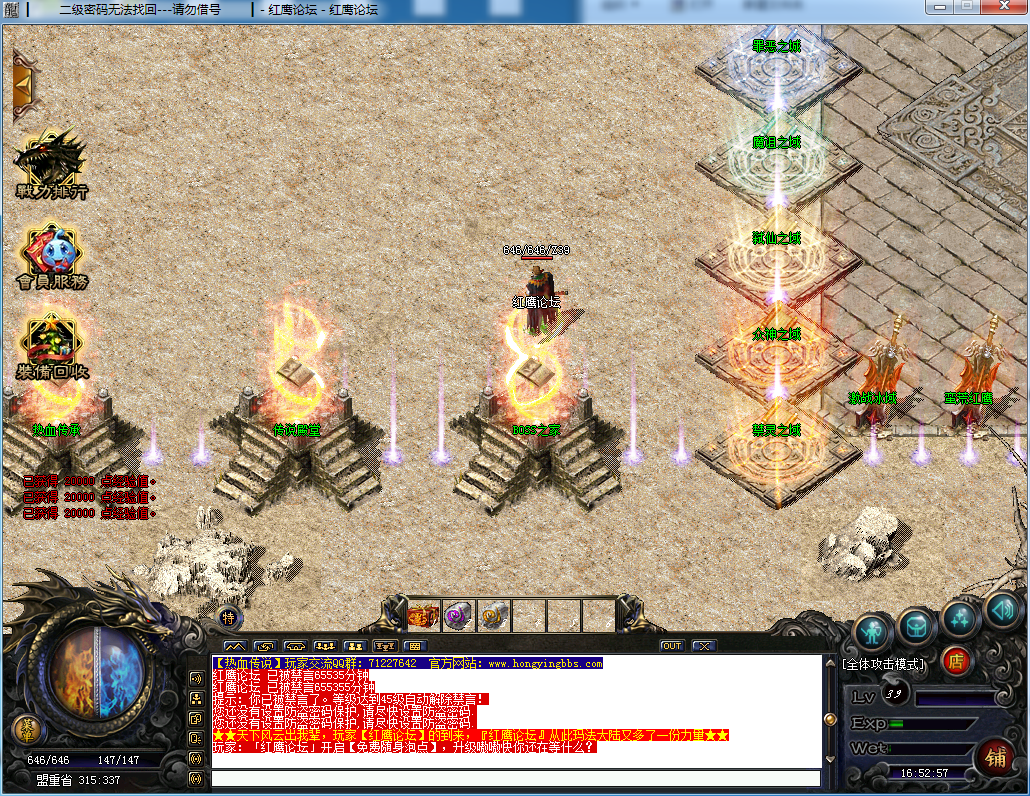
Task: Select the red scroll hotbar slot
Action: [424, 616]
